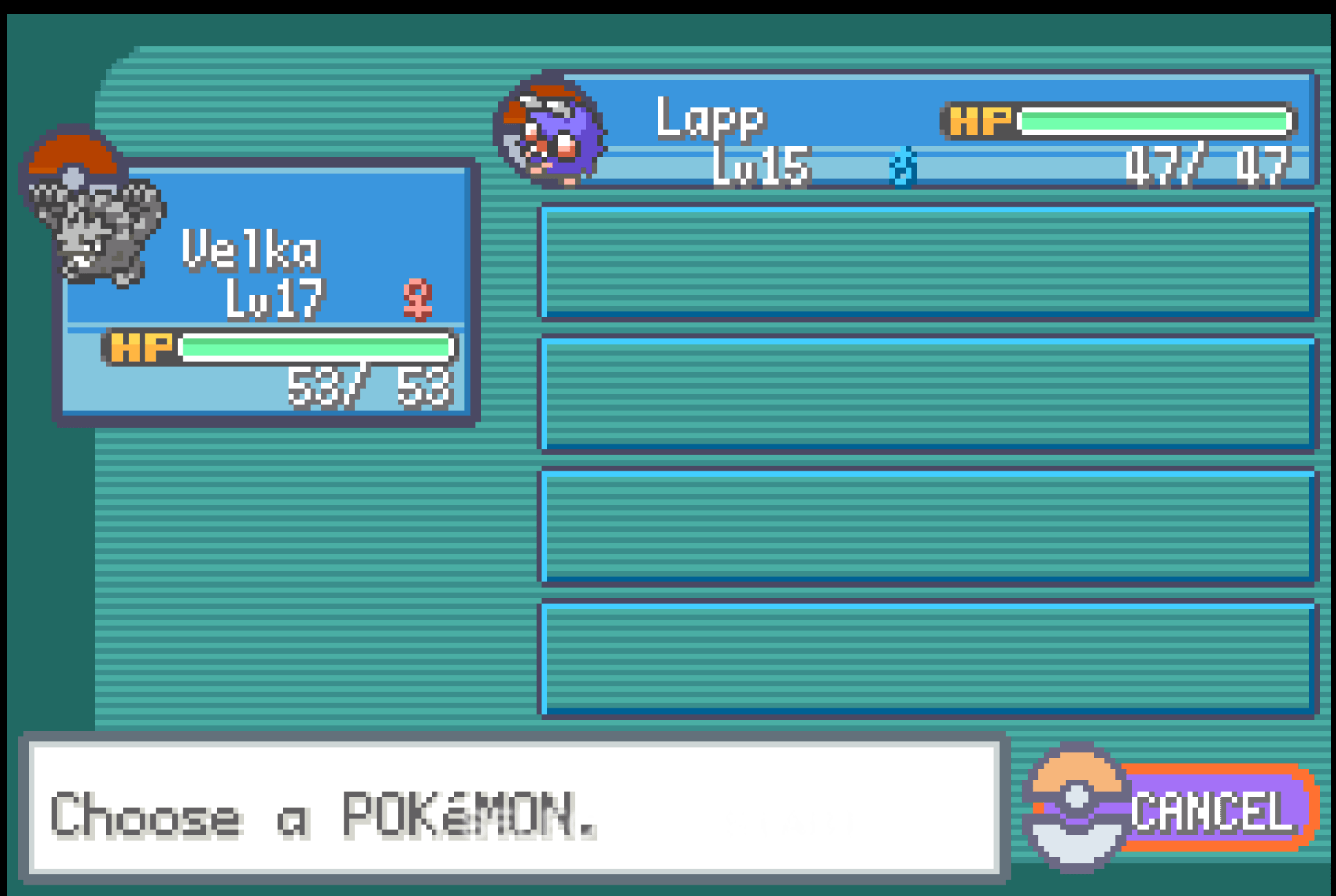This screenshot has width=1336, height=896.
Task: Click the HP label on Lapp's panel
Action: [x=981, y=123]
